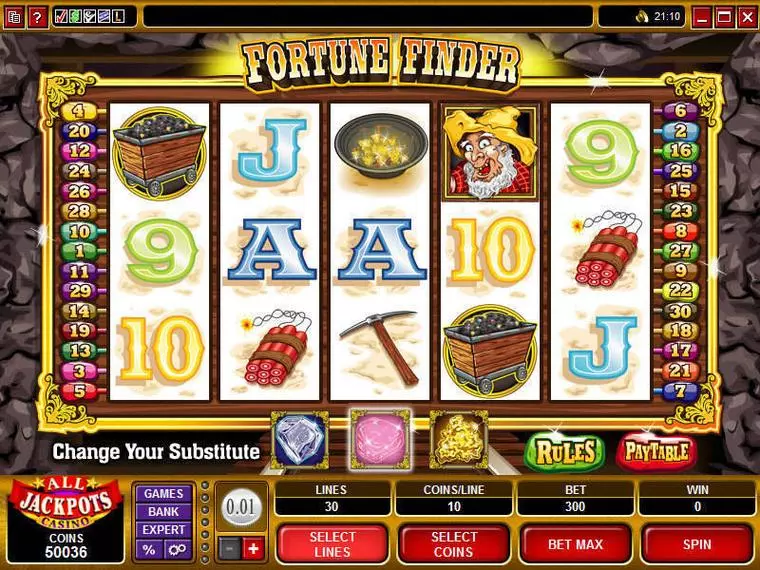The height and width of the screenshot is (570, 760).
Task: Click the percent statistics button
Action: 149,549
